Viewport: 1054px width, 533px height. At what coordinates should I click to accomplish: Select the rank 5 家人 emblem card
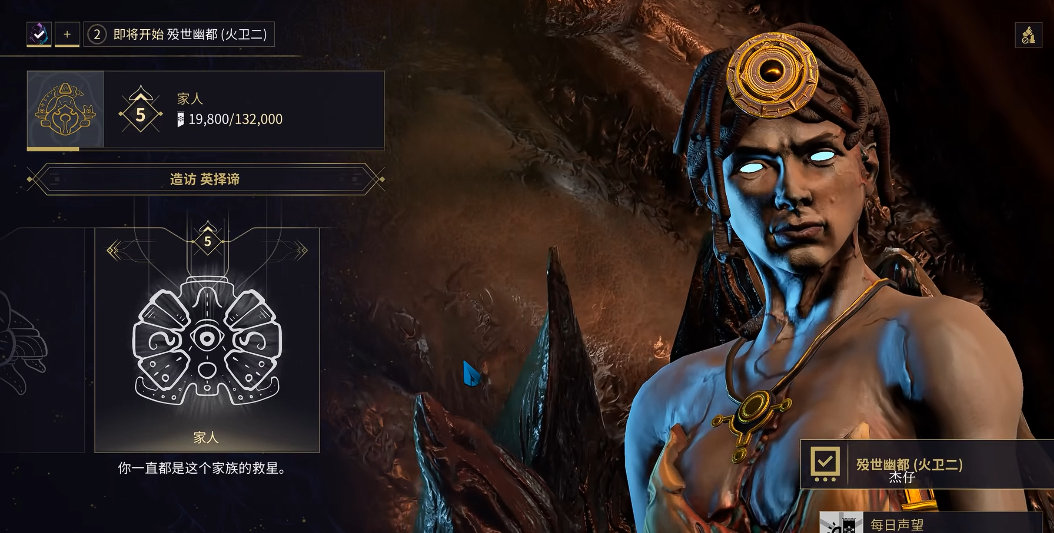pyautogui.click(x=207, y=340)
